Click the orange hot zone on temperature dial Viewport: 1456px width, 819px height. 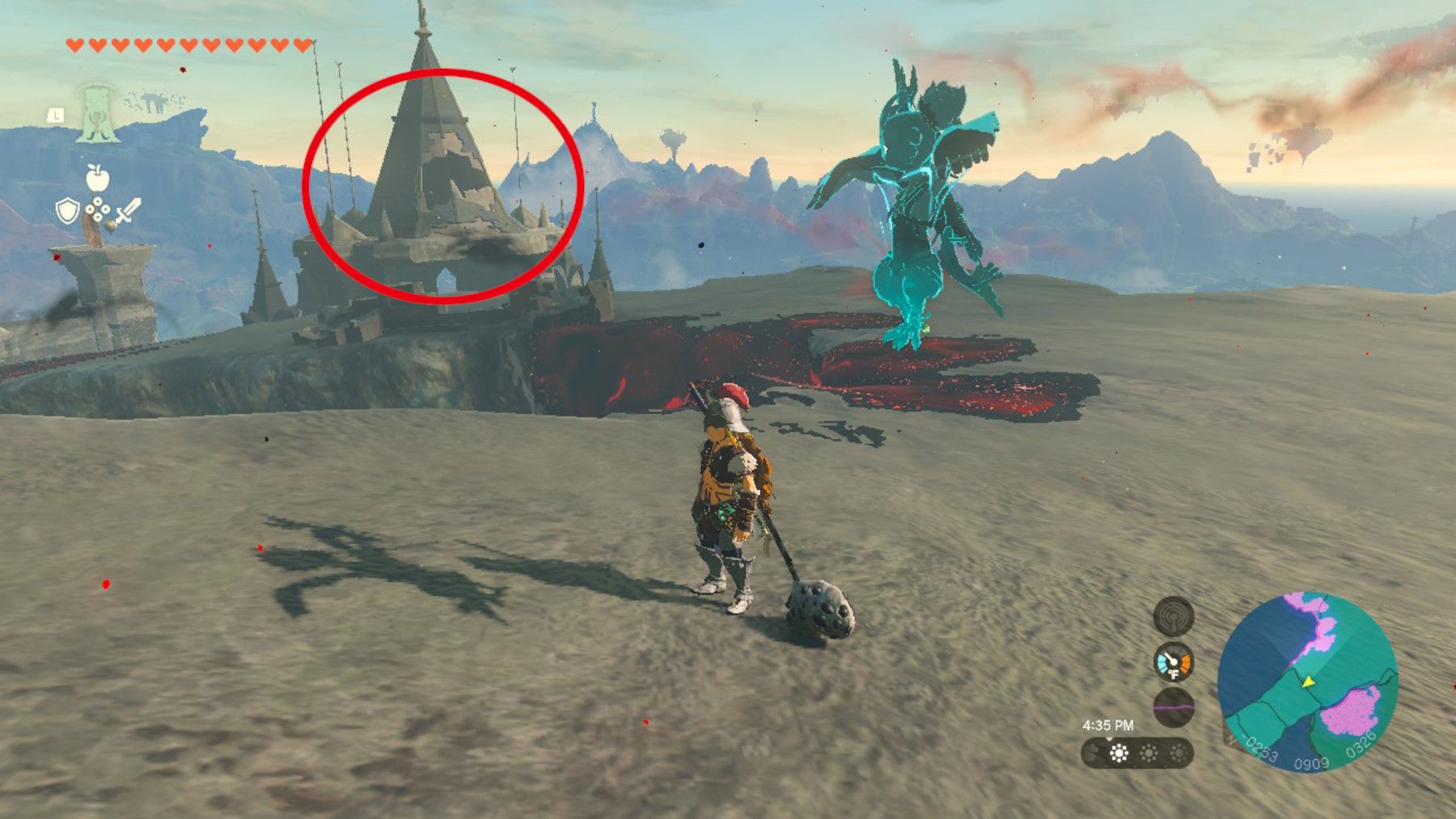[1185, 661]
